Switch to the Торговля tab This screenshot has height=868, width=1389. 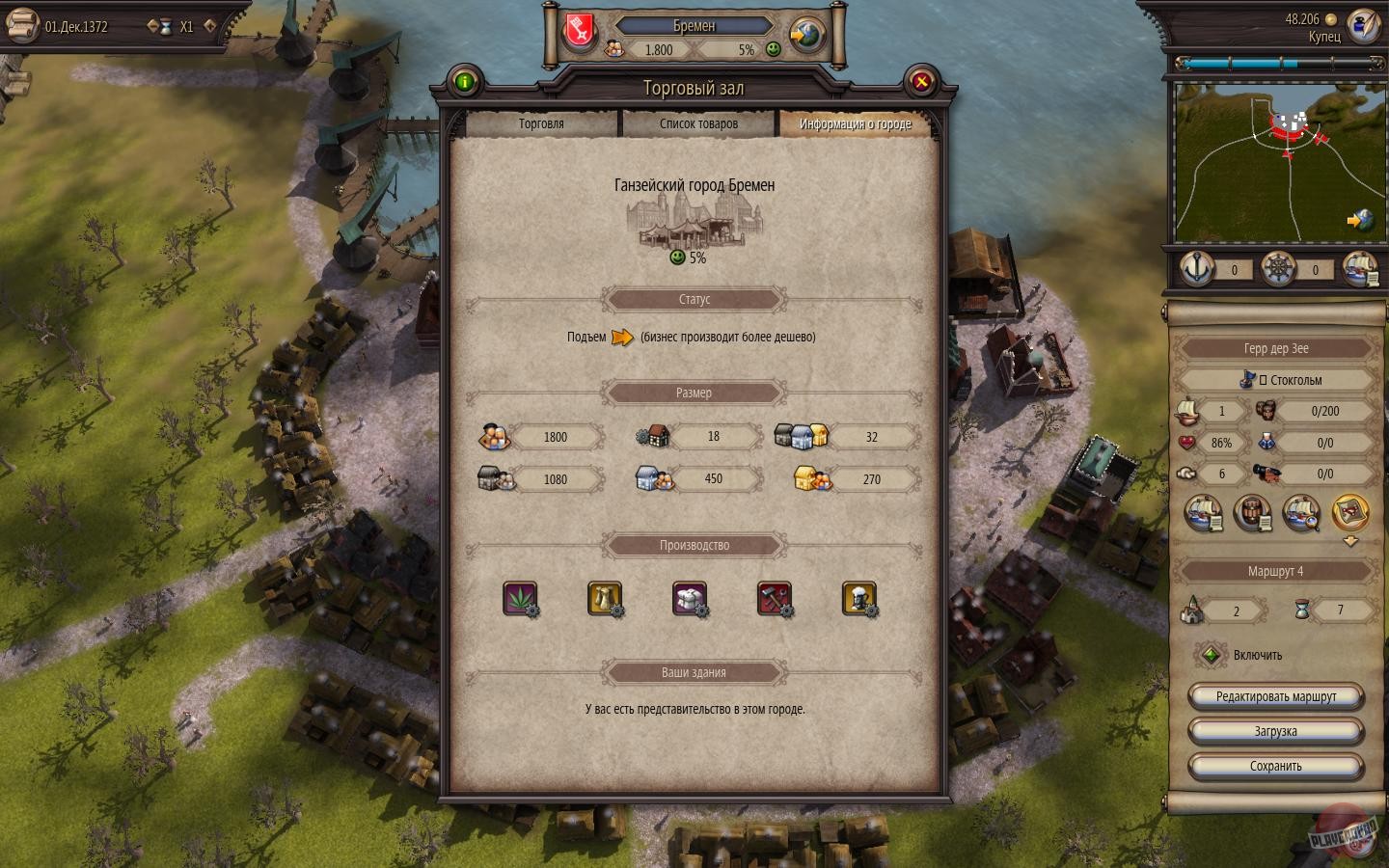539,123
